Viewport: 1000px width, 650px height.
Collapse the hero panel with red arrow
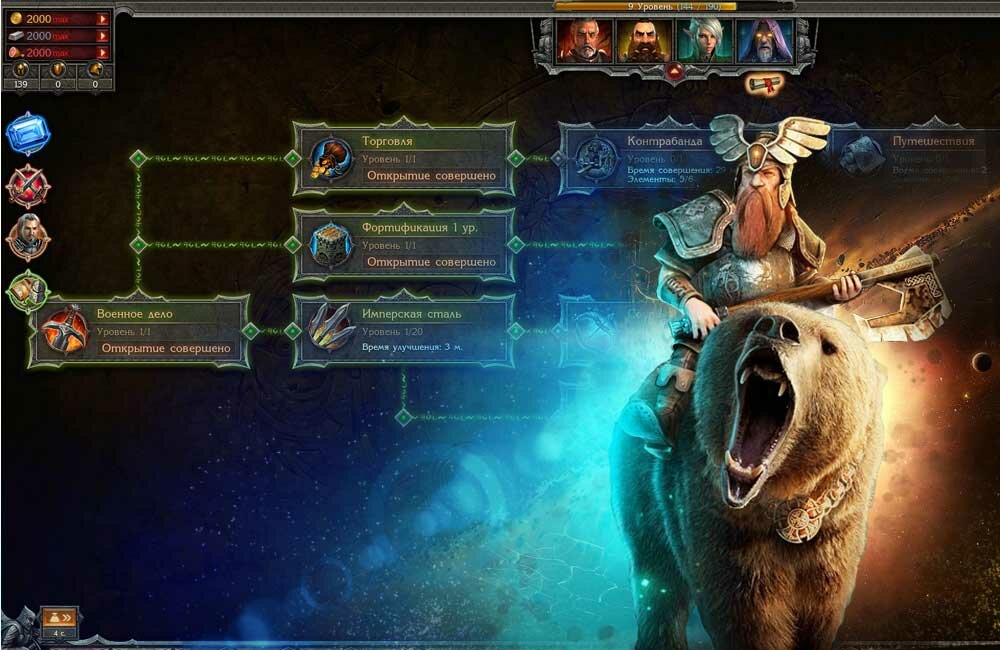pyautogui.click(x=676, y=70)
